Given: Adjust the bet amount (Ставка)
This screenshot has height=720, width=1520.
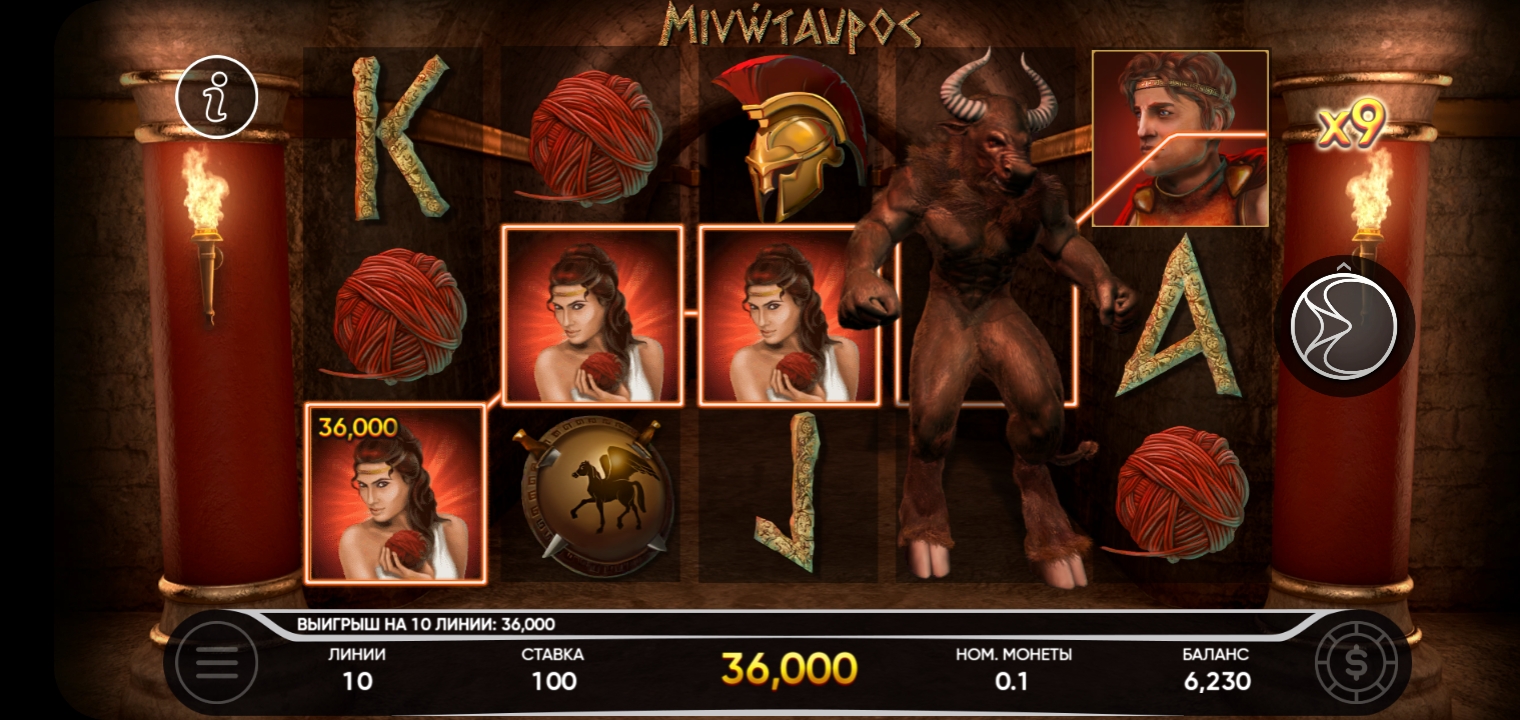Looking at the screenshot, I should pyautogui.click(x=553, y=670).
